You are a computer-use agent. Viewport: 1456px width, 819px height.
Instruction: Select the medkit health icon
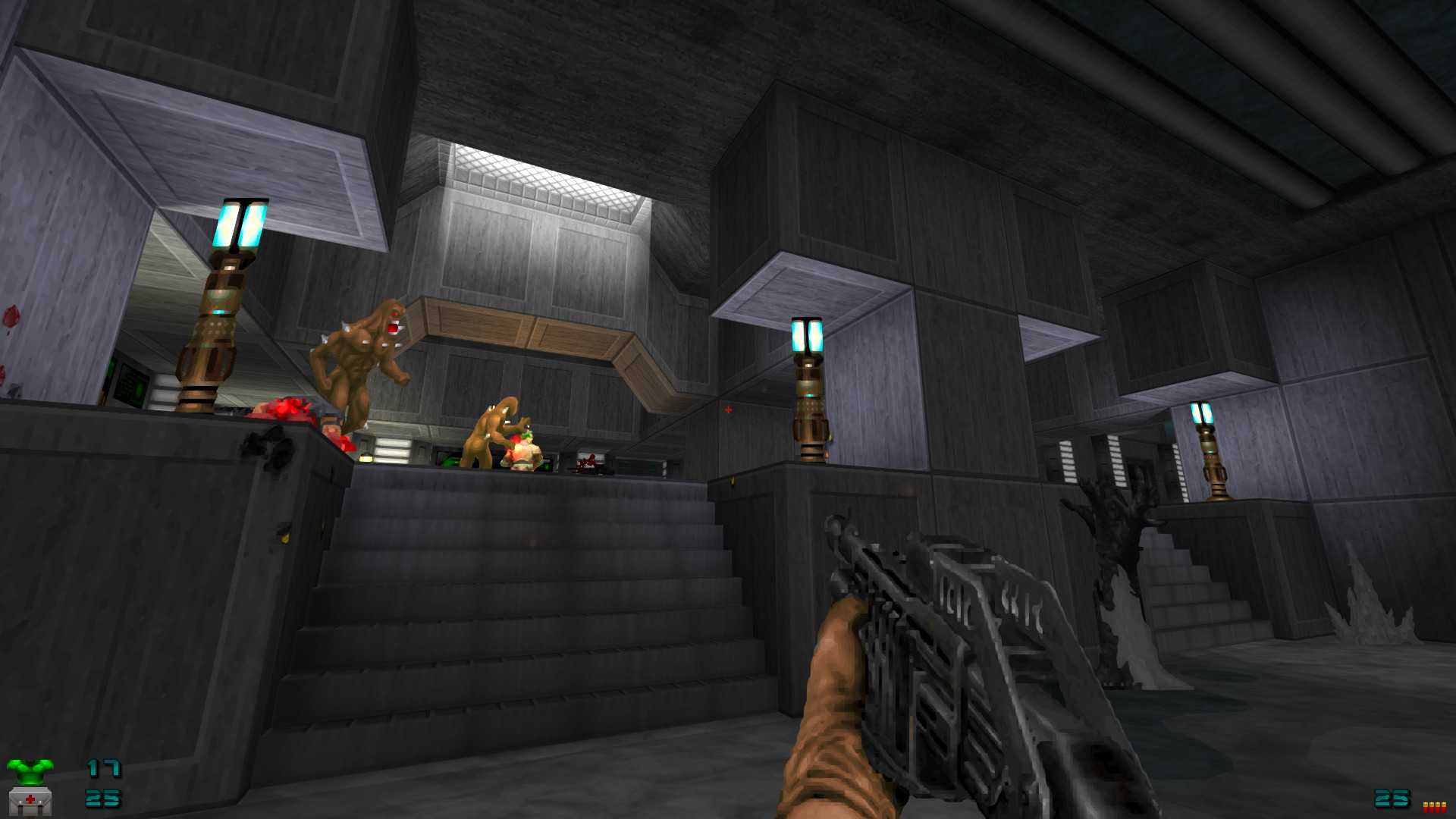[x=30, y=801]
